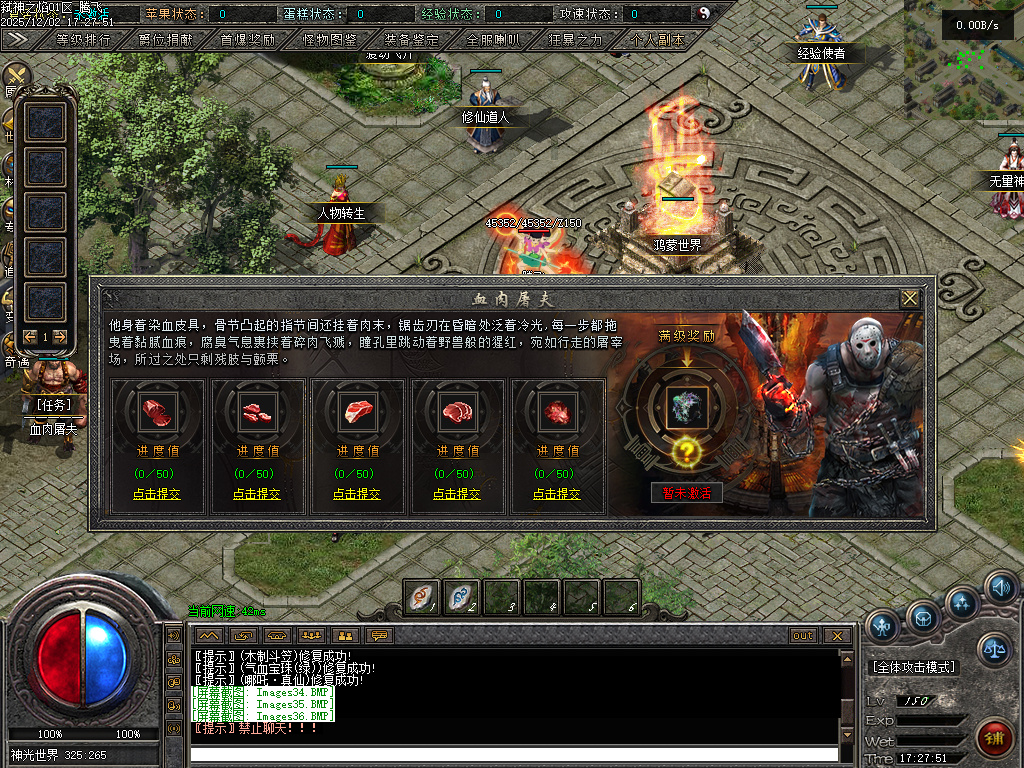Open the 怪物图鉴 monster codex
Image resolution: width=1024 pixels, height=768 pixels.
[330, 41]
